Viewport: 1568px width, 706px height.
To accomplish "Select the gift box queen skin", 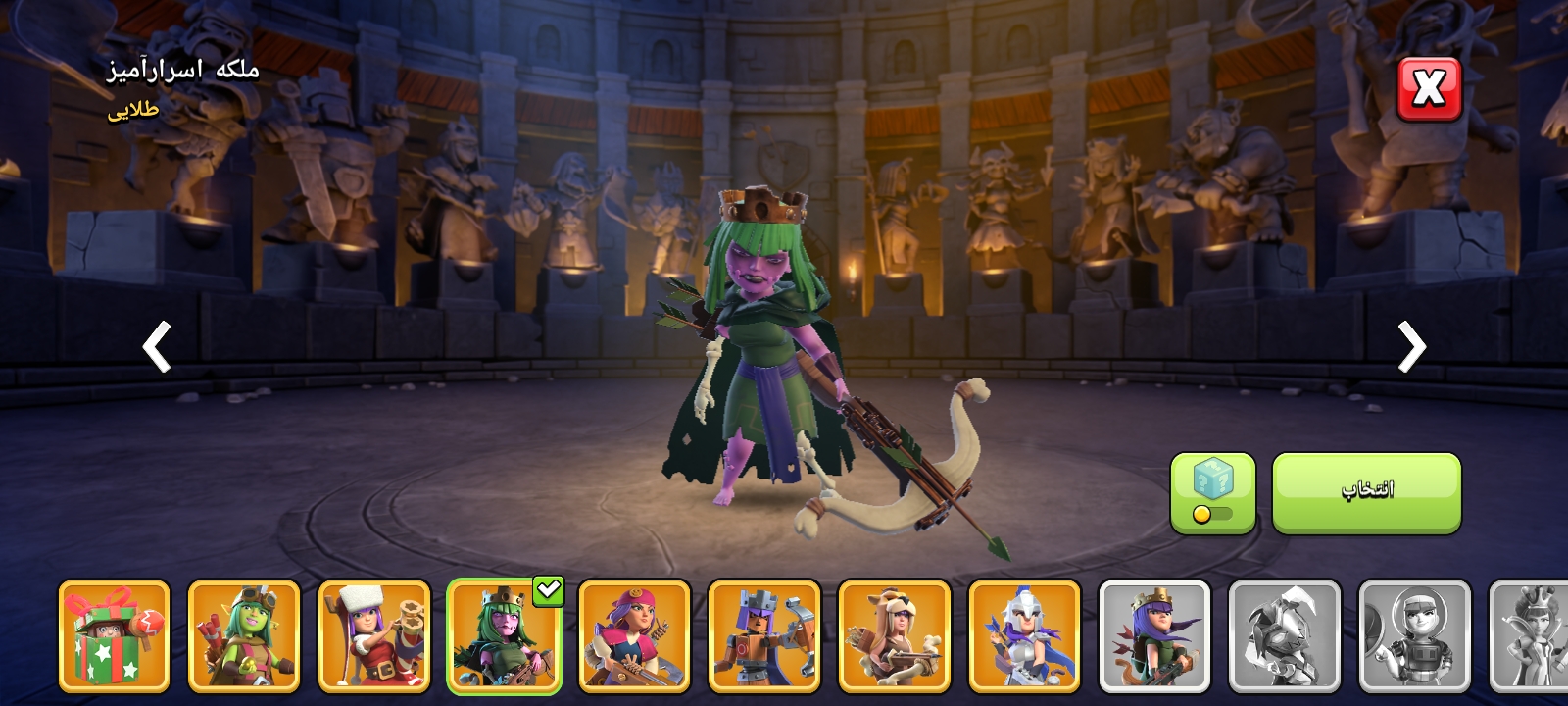I will pos(114,635).
